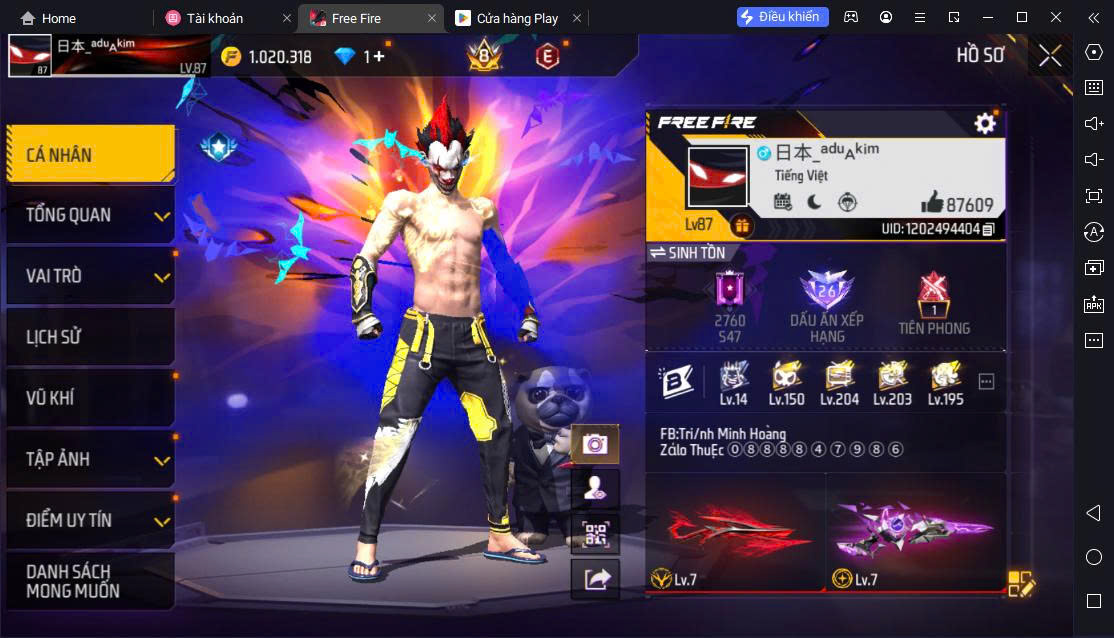The width and height of the screenshot is (1114, 638).
Task: Share the profile with arrow button
Action: (596, 578)
